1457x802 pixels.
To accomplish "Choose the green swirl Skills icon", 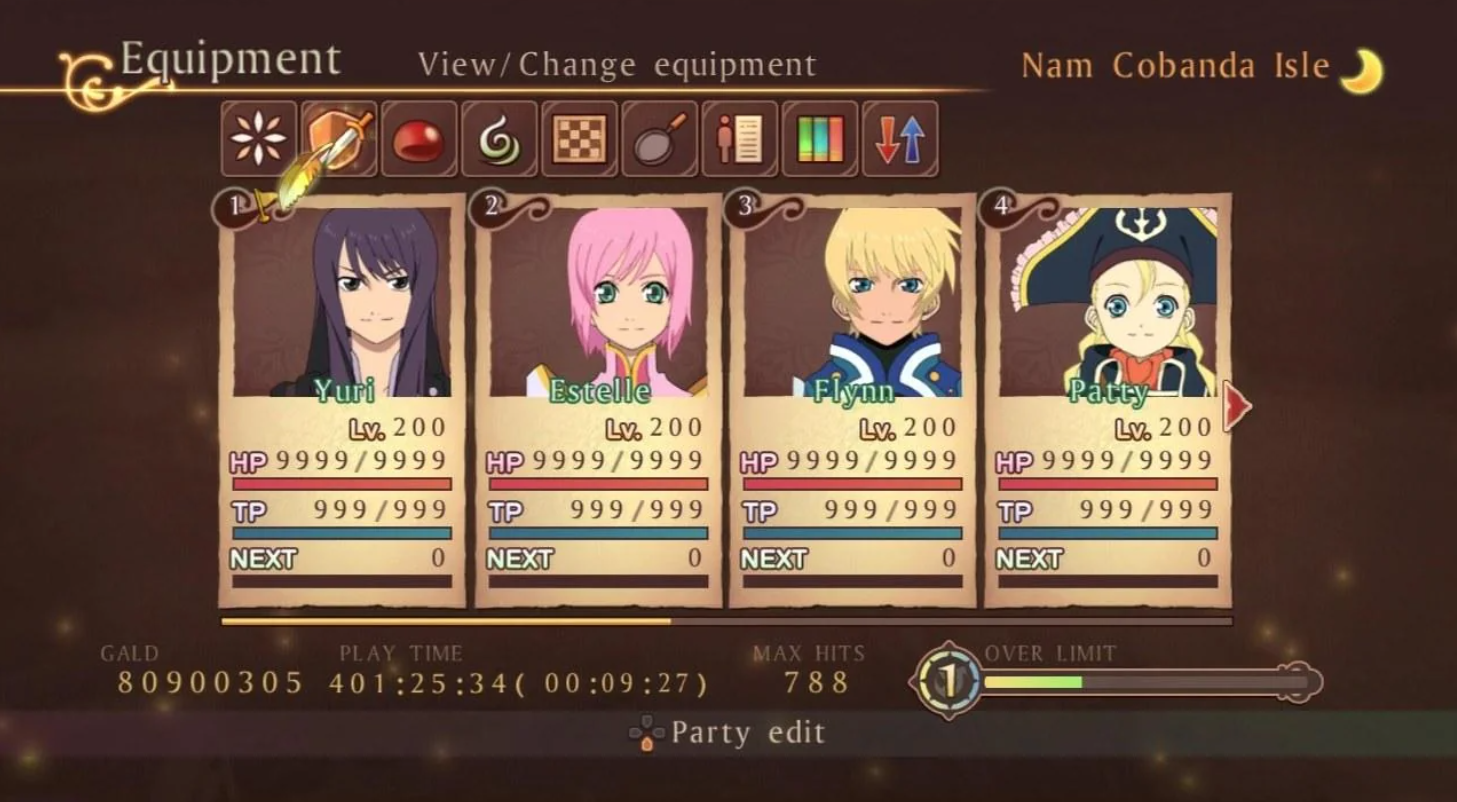I will pos(499,139).
